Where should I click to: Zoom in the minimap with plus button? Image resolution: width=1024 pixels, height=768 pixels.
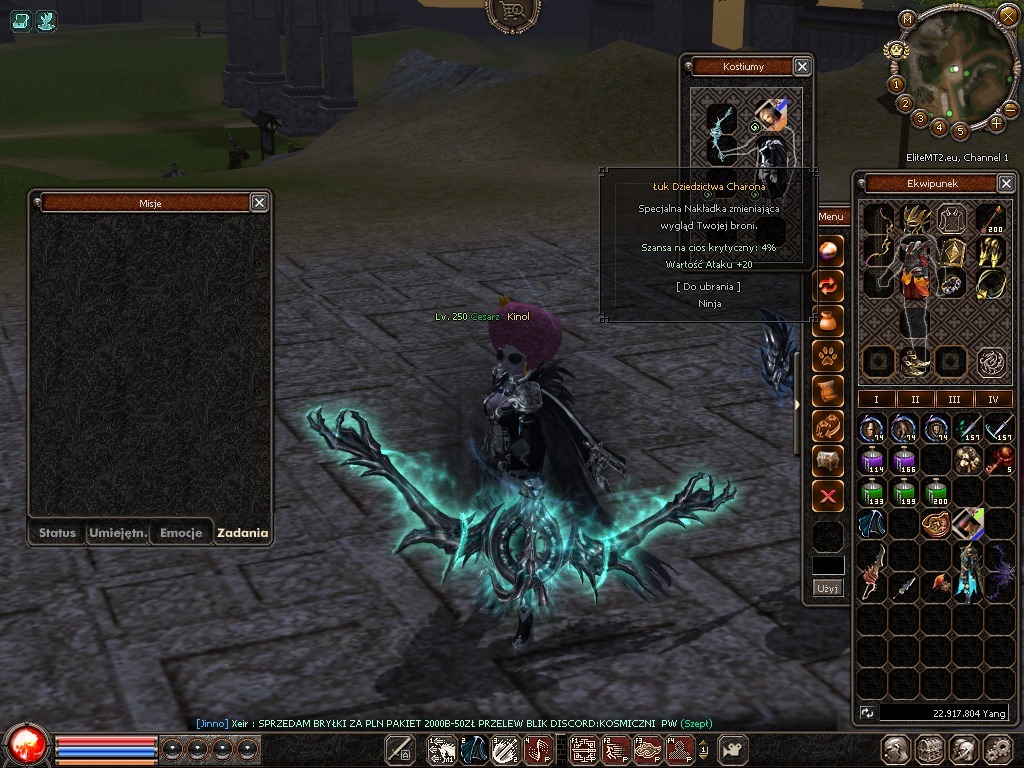point(996,124)
